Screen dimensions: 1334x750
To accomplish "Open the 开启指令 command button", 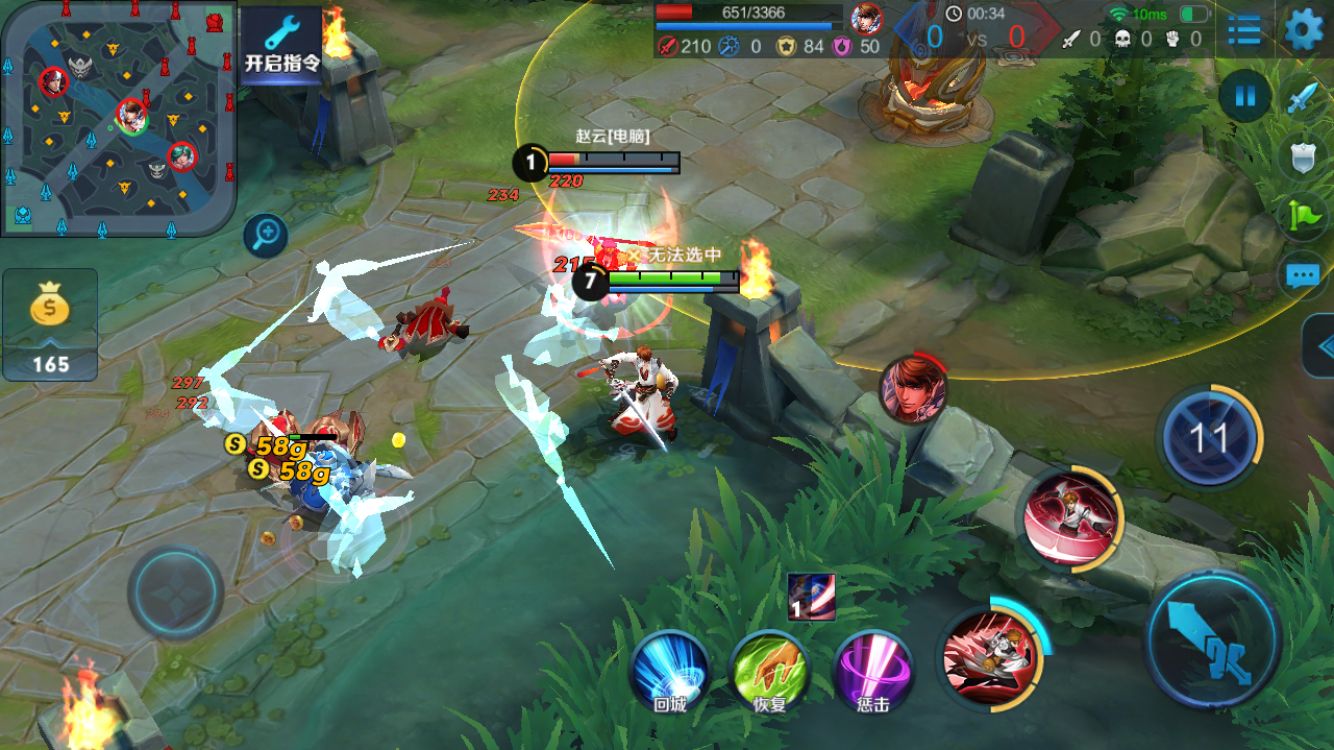I will [282, 45].
